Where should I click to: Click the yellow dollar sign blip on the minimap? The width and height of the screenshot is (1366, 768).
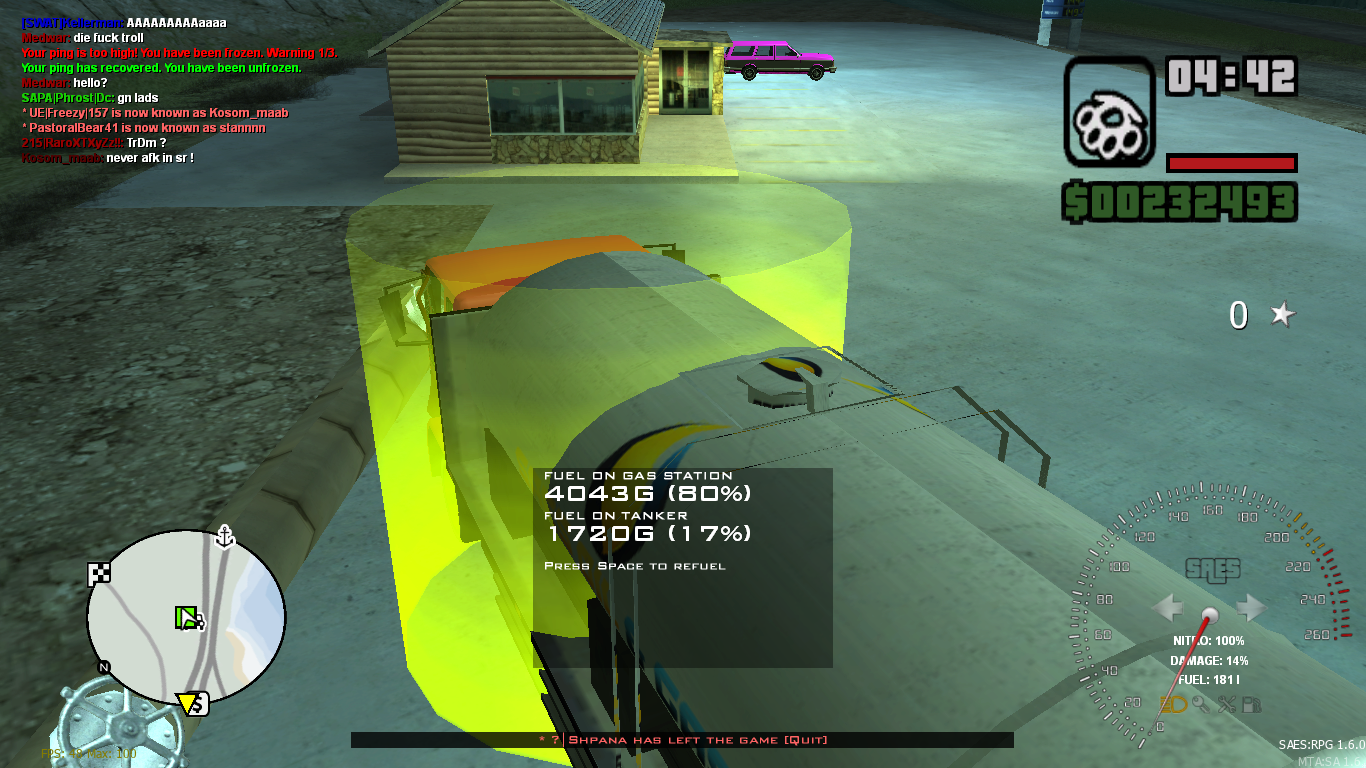click(x=192, y=703)
